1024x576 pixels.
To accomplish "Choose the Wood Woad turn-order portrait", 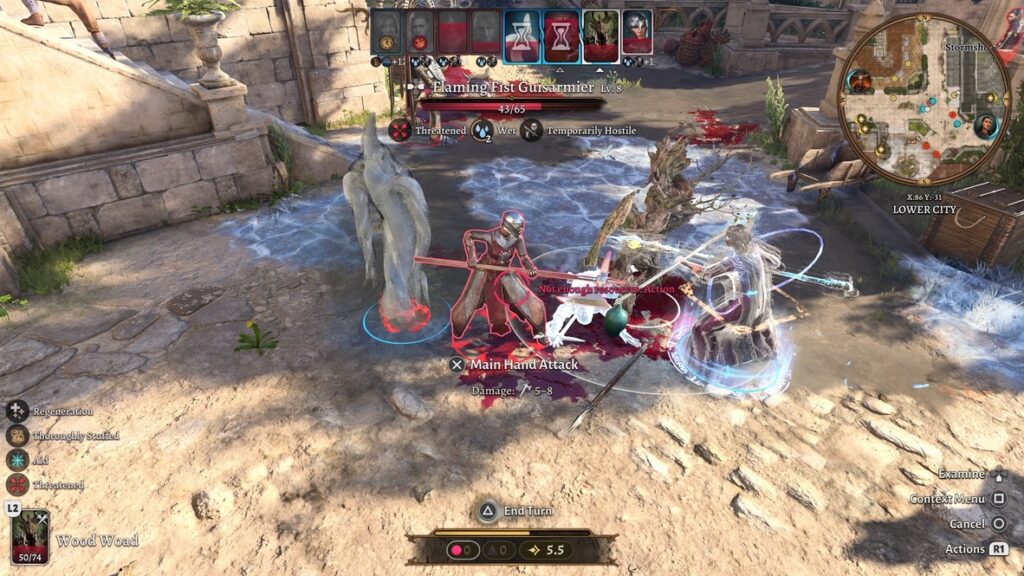I will tap(600, 32).
